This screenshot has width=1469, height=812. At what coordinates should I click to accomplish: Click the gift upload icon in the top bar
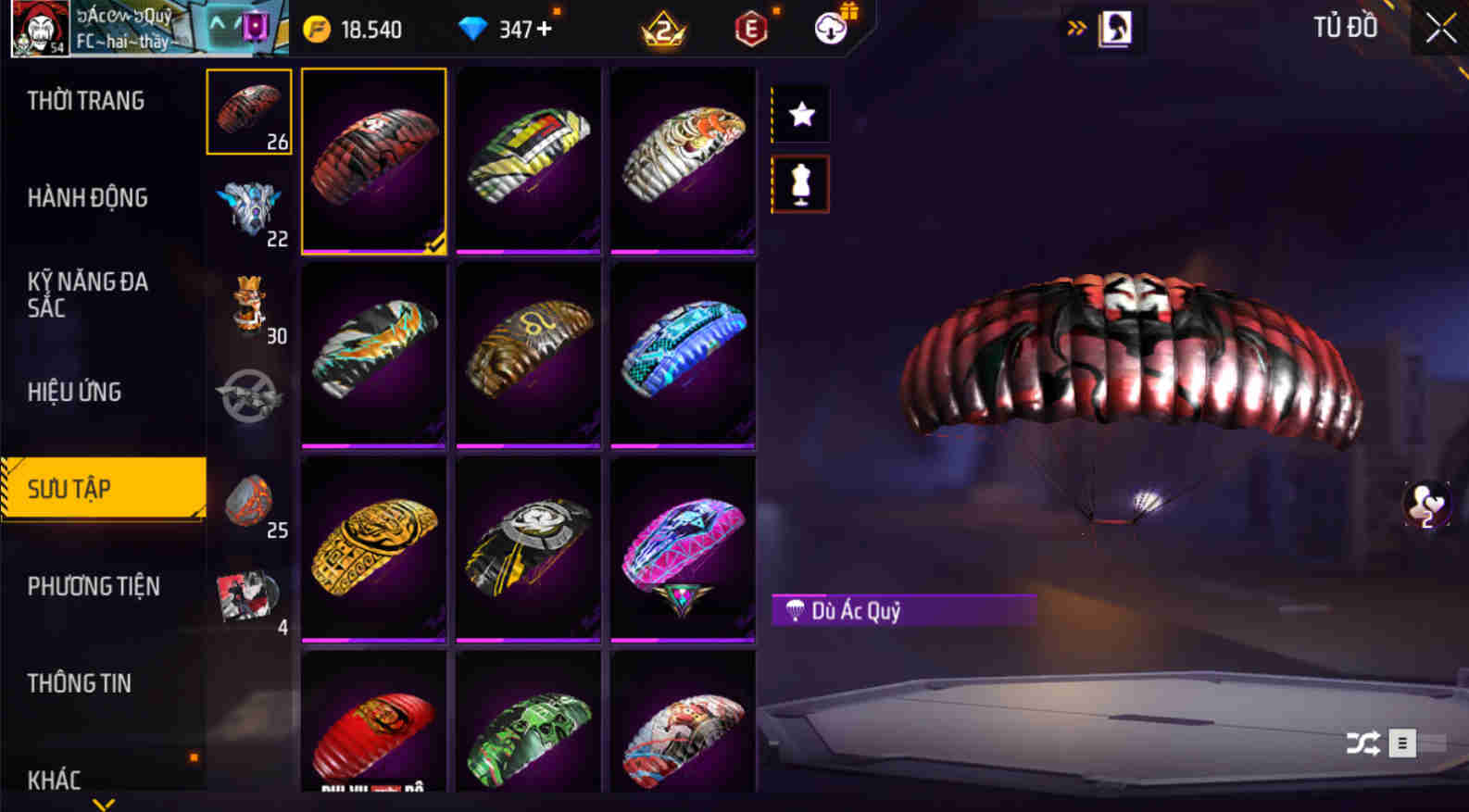coord(829,28)
